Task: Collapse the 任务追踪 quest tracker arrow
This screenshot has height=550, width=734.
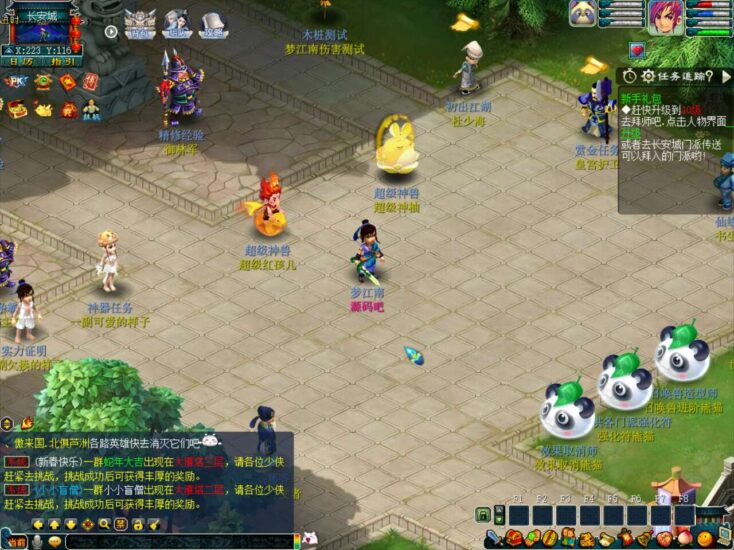Action: click(x=726, y=76)
